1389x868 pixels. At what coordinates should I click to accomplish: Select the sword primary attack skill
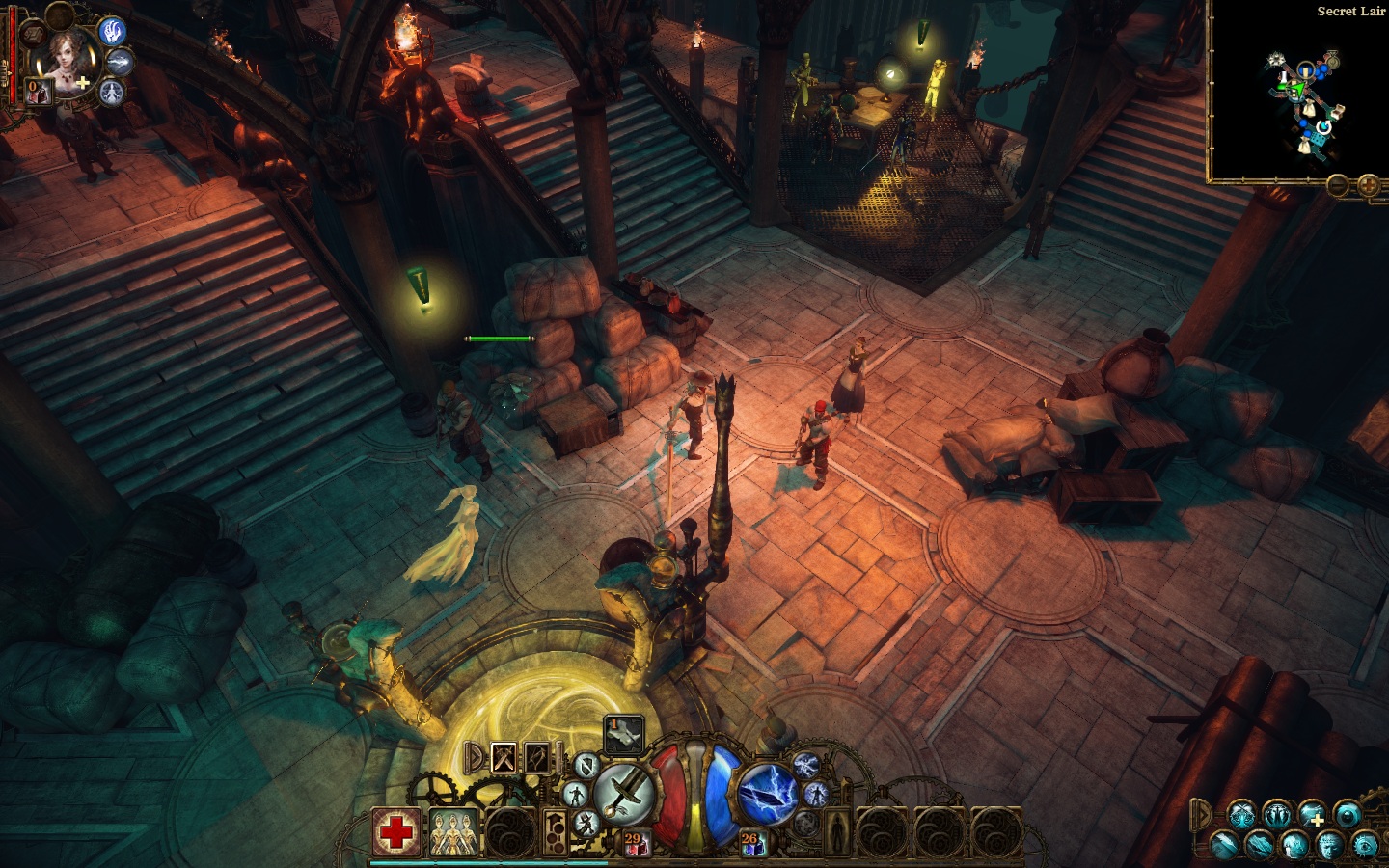pos(625,795)
